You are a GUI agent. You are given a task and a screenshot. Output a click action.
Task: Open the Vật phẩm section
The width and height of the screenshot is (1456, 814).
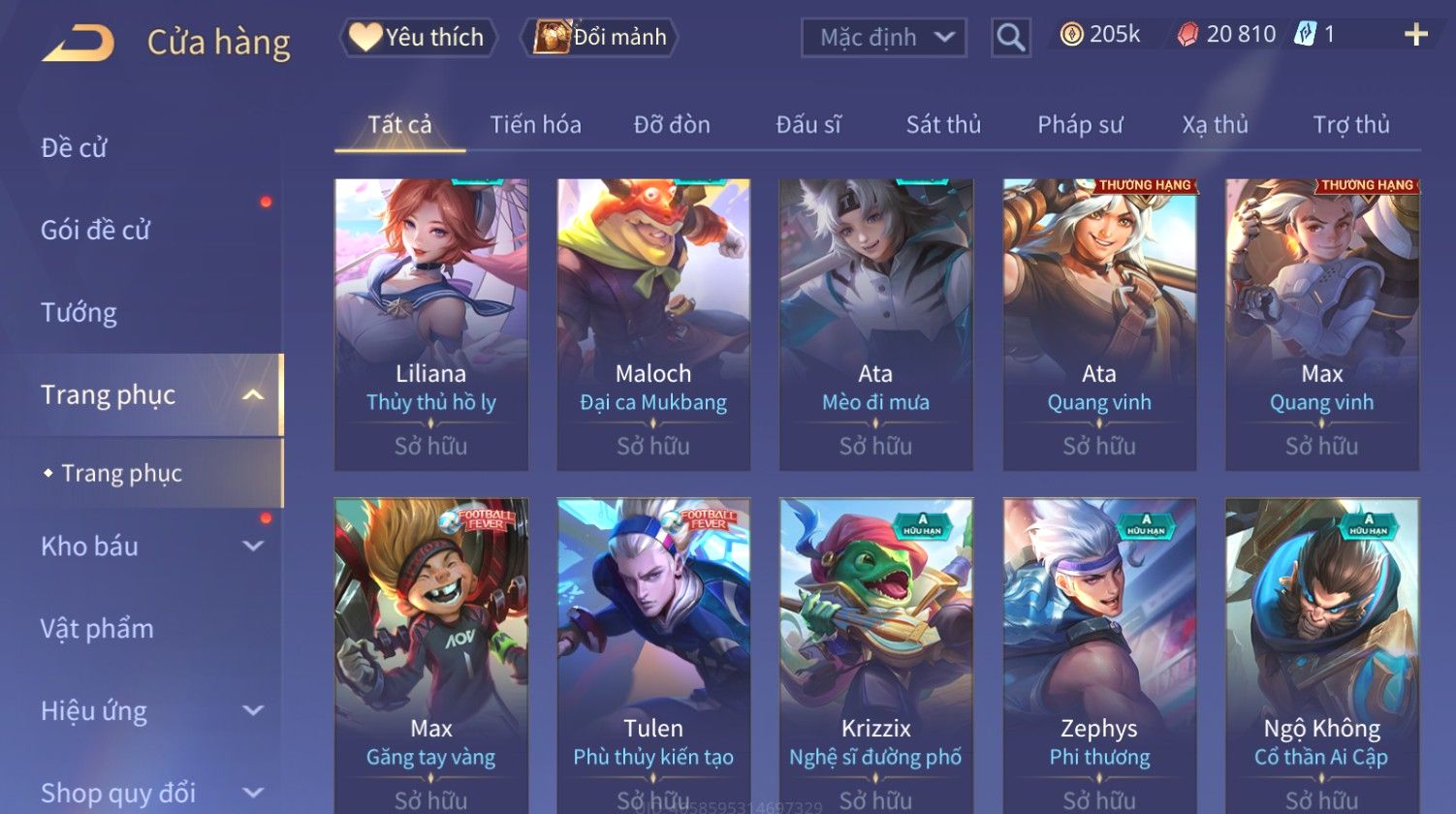(97, 629)
